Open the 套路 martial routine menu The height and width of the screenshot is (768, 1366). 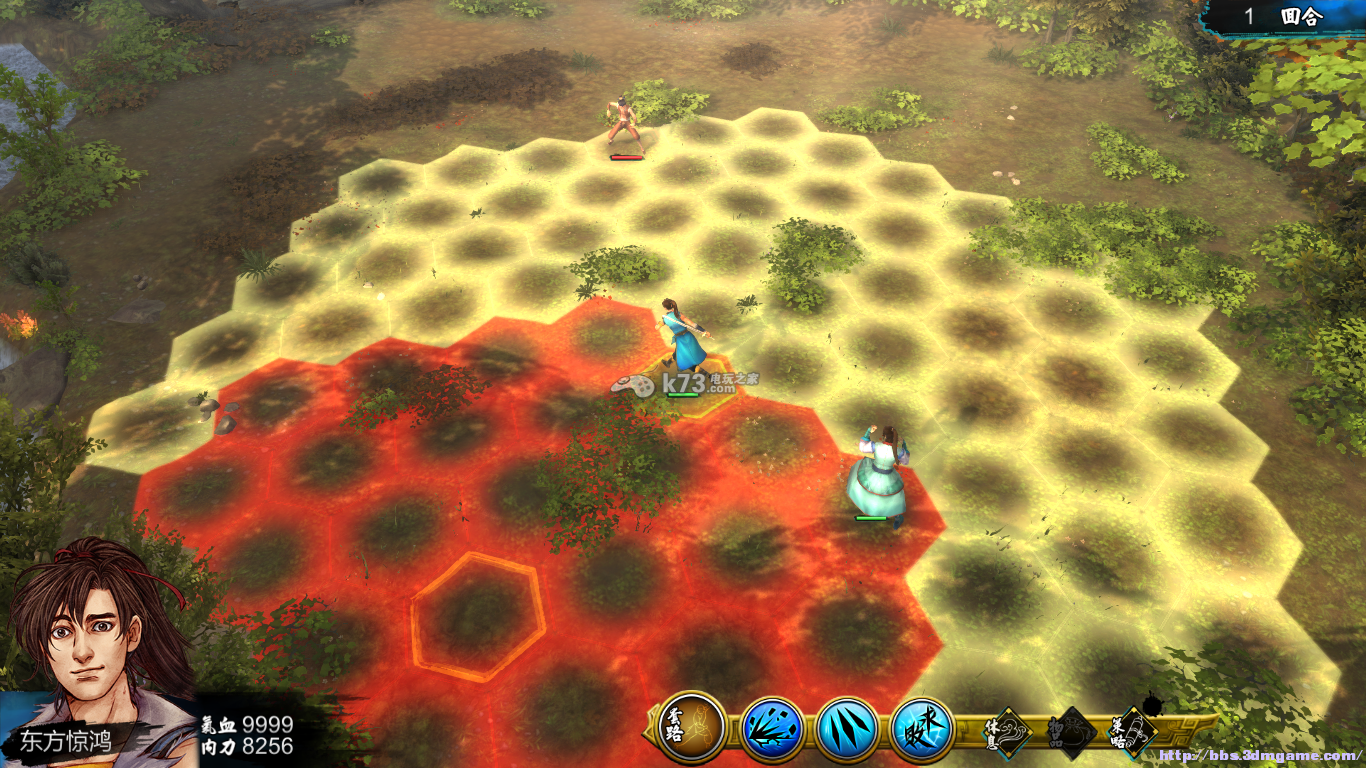pyautogui.click(x=692, y=727)
